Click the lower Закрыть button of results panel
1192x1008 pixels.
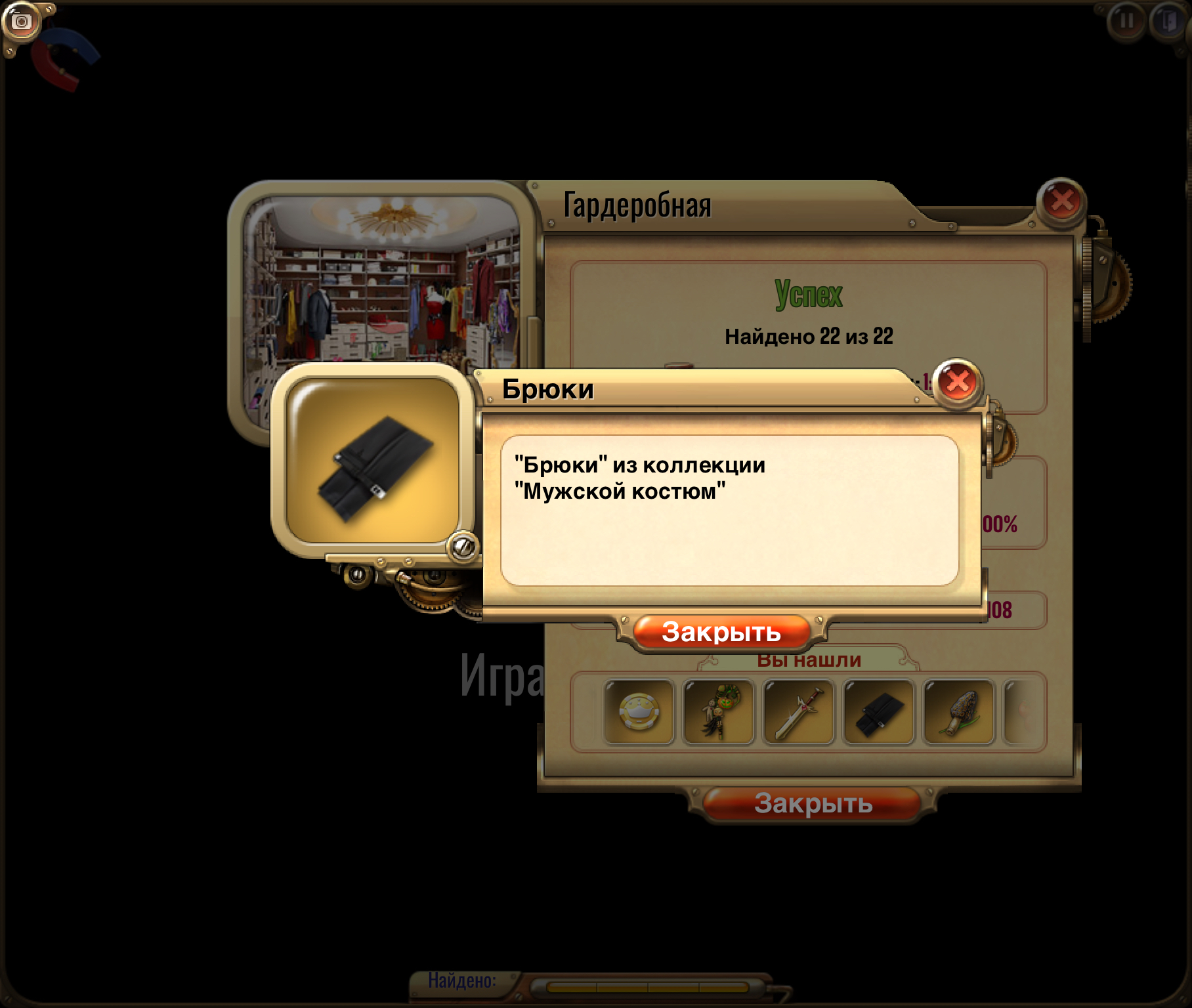[x=813, y=803]
